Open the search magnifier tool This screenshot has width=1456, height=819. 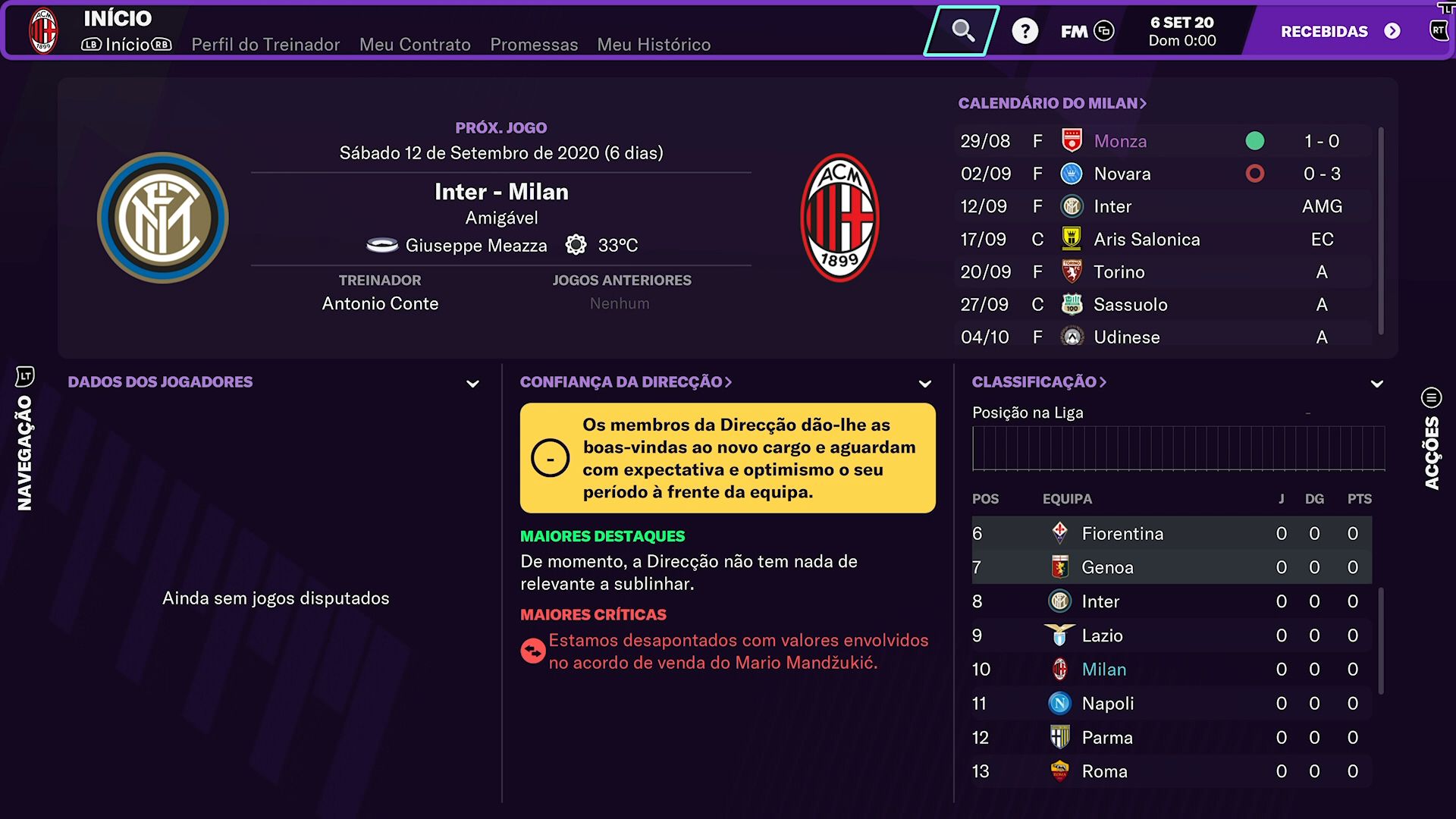coord(962,31)
